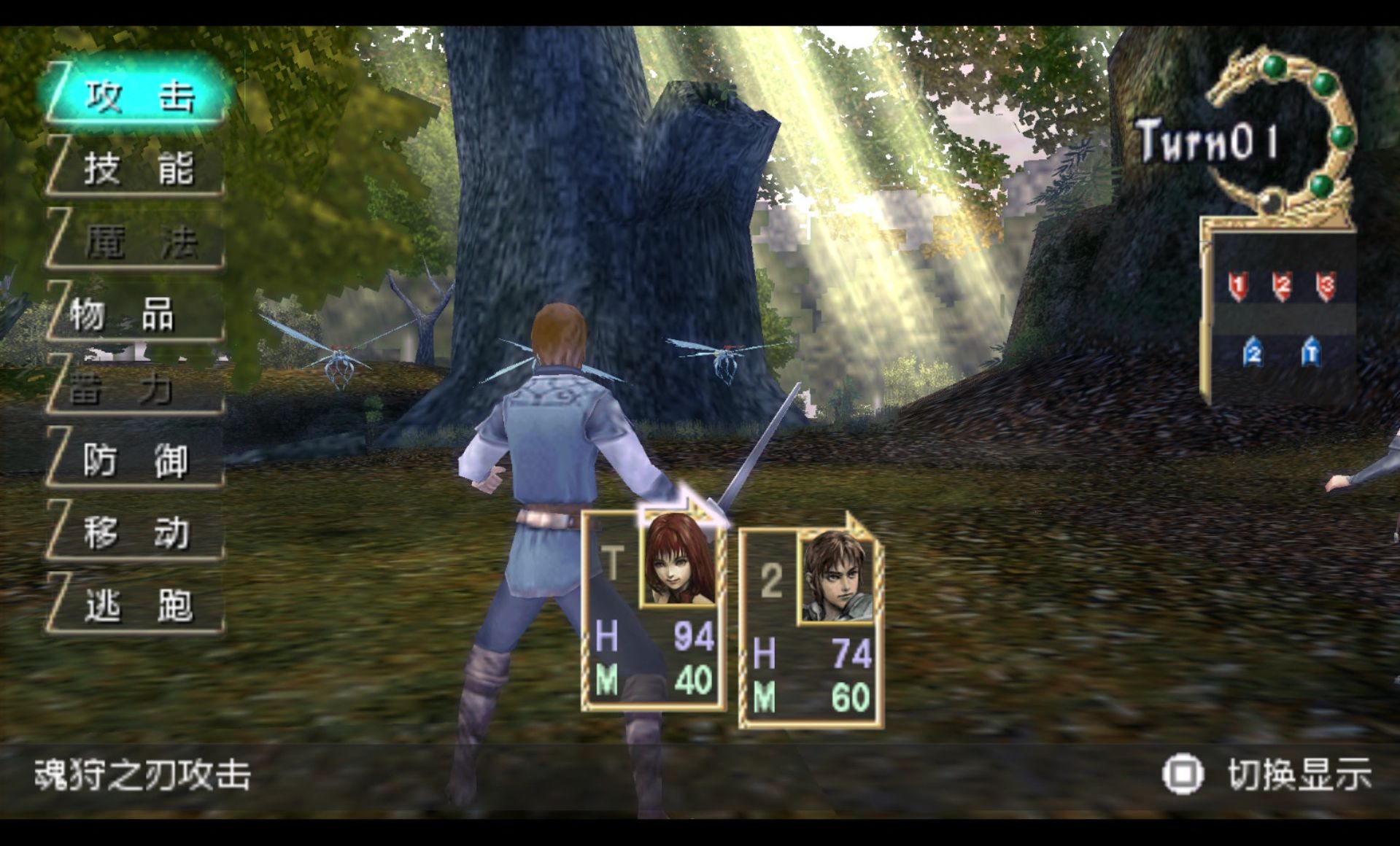This screenshot has width=1400, height=846.
Task: Select the red-haired girl's status card
Action: (x=654, y=611)
